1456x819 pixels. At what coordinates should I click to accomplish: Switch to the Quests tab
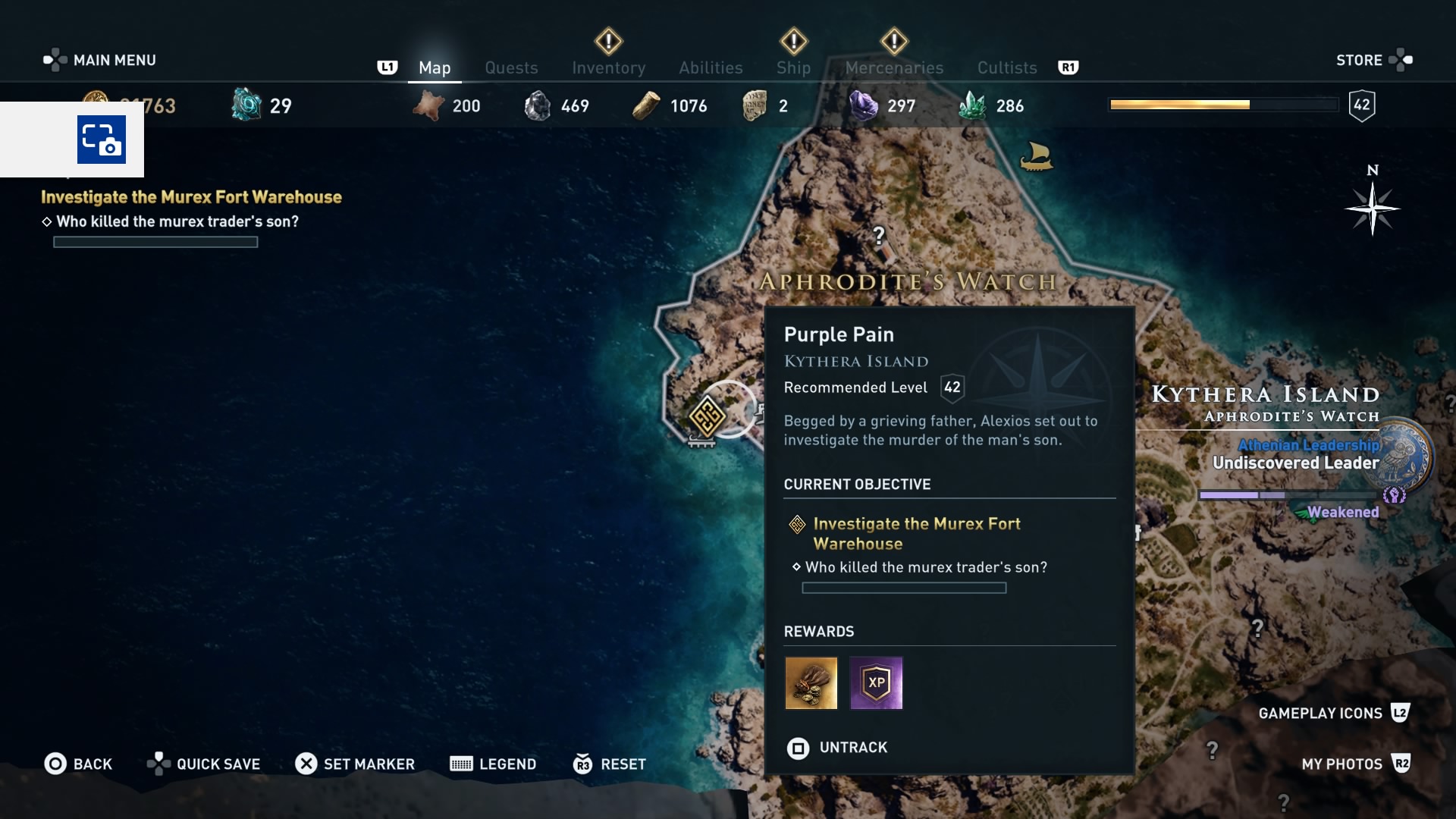[511, 67]
